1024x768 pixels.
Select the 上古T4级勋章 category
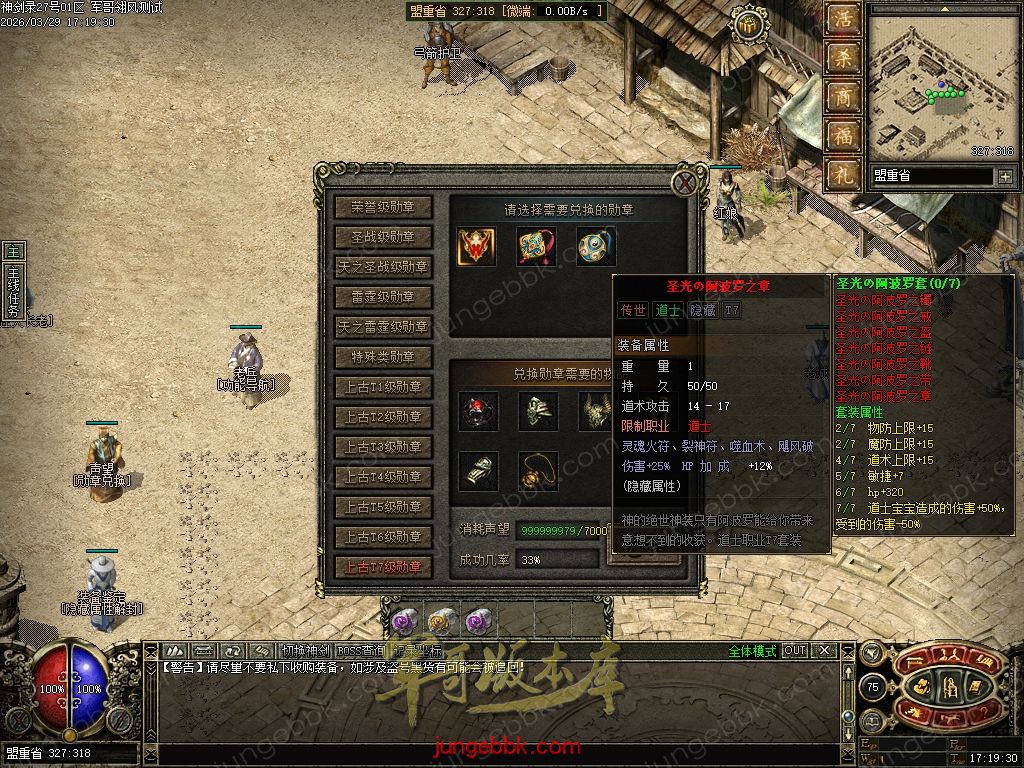click(383, 477)
